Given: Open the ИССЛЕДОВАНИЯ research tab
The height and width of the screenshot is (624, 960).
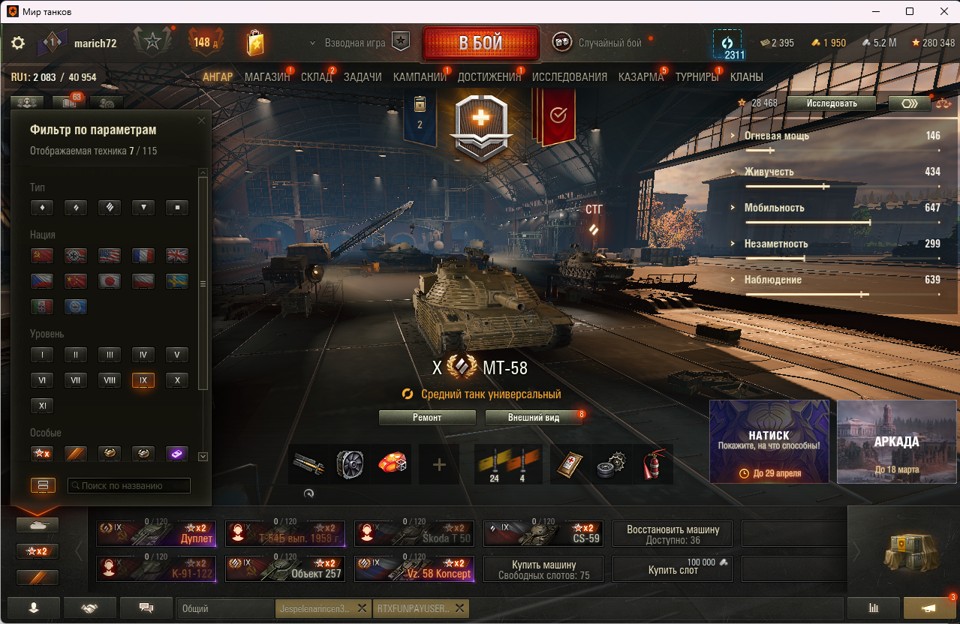Looking at the screenshot, I should (x=569, y=77).
